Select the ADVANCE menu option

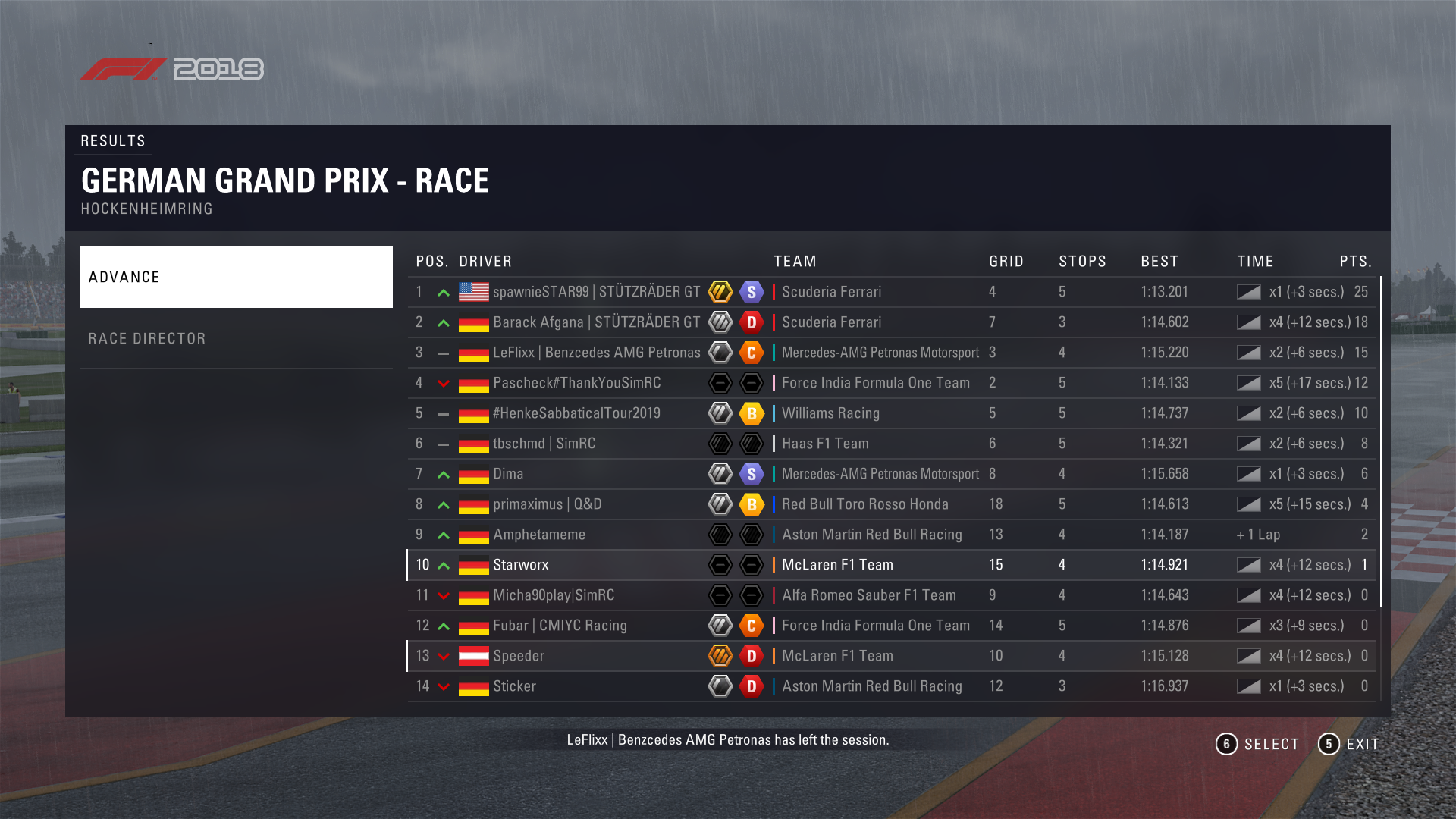pos(236,277)
